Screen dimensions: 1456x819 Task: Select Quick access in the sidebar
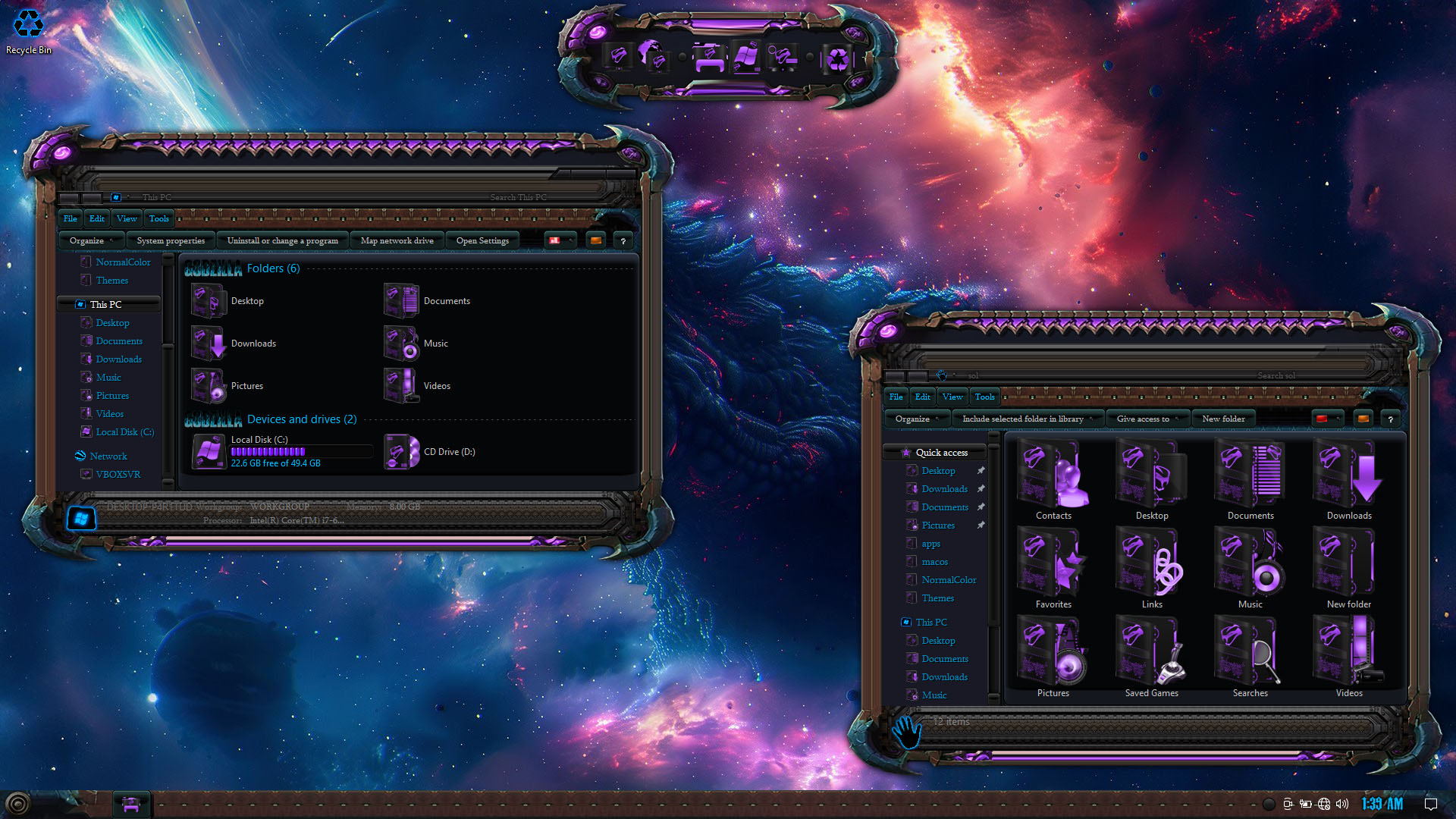(941, 453)
